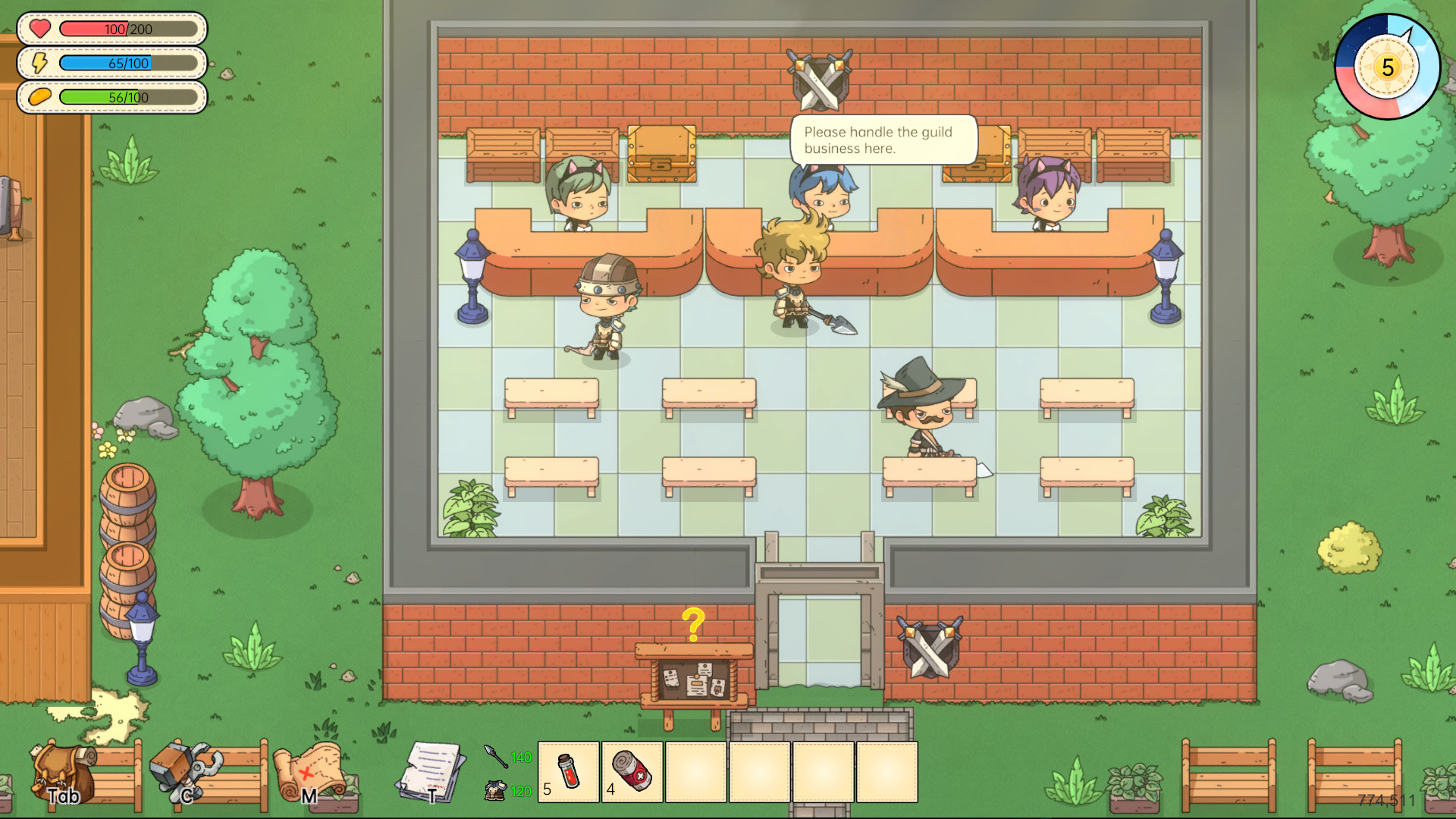Dismiss the guild business dialogue bubble

[x=883, y=141]
